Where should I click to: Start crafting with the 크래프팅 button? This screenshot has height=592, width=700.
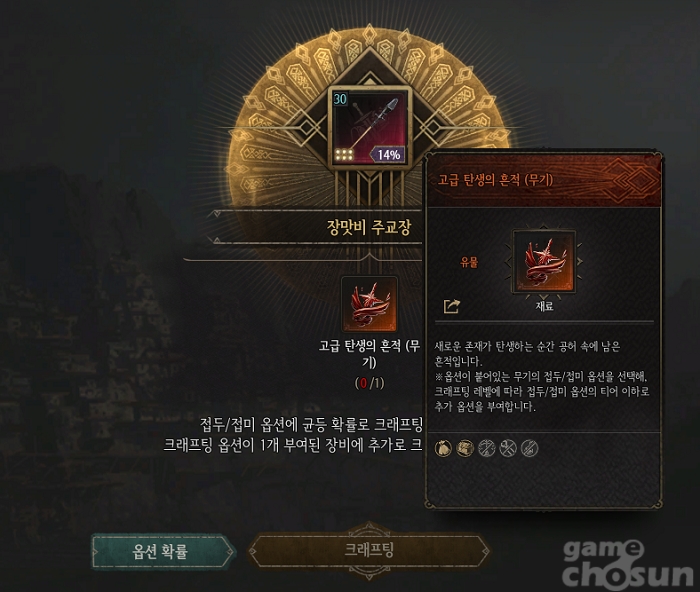(368, 551)
